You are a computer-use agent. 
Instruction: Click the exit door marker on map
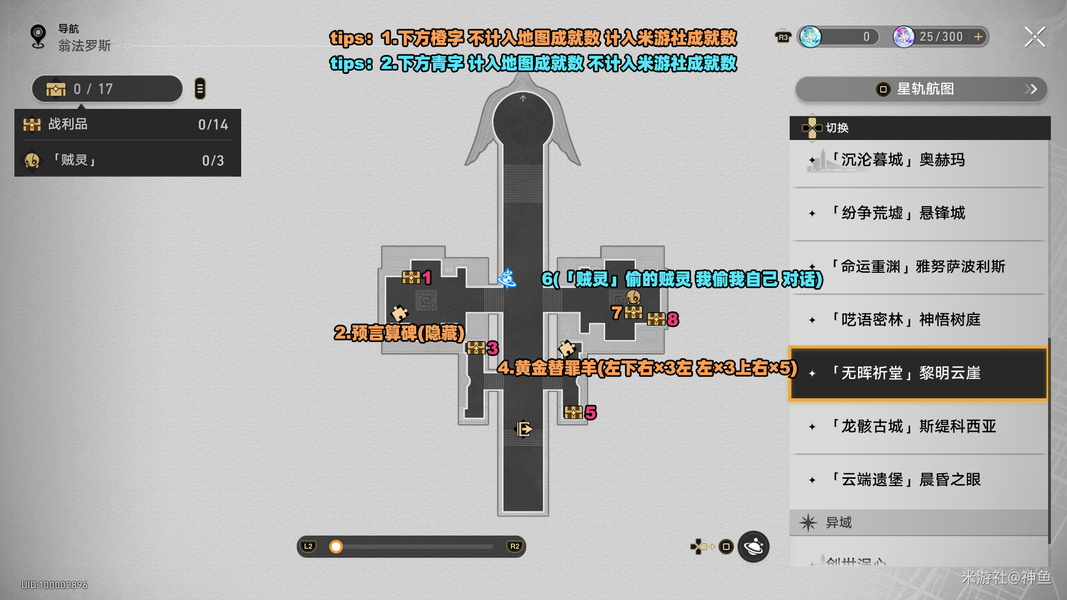point(523,429)
